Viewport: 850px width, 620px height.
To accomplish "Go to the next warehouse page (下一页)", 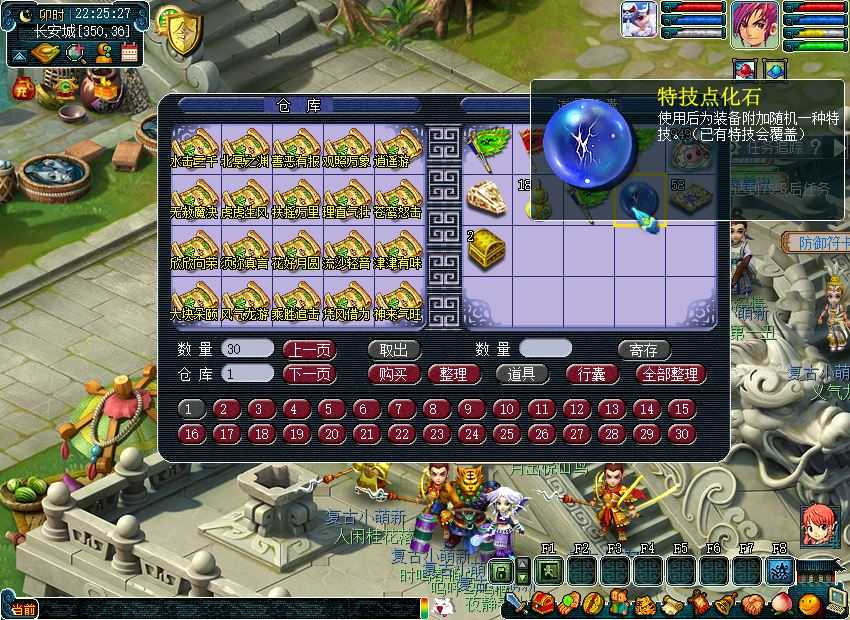I will point(309,374).
